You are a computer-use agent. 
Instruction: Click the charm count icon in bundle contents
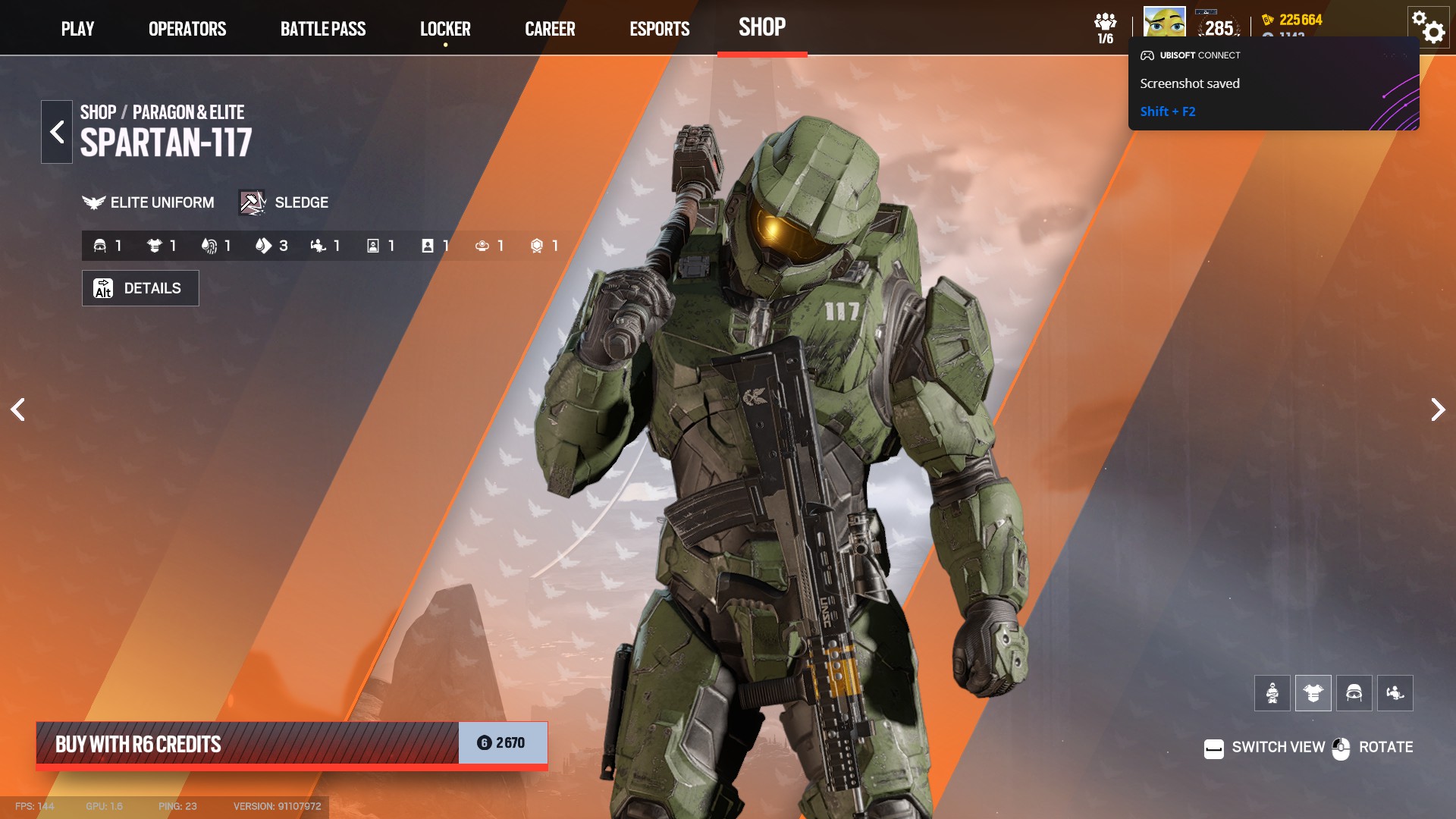[483, 244]
